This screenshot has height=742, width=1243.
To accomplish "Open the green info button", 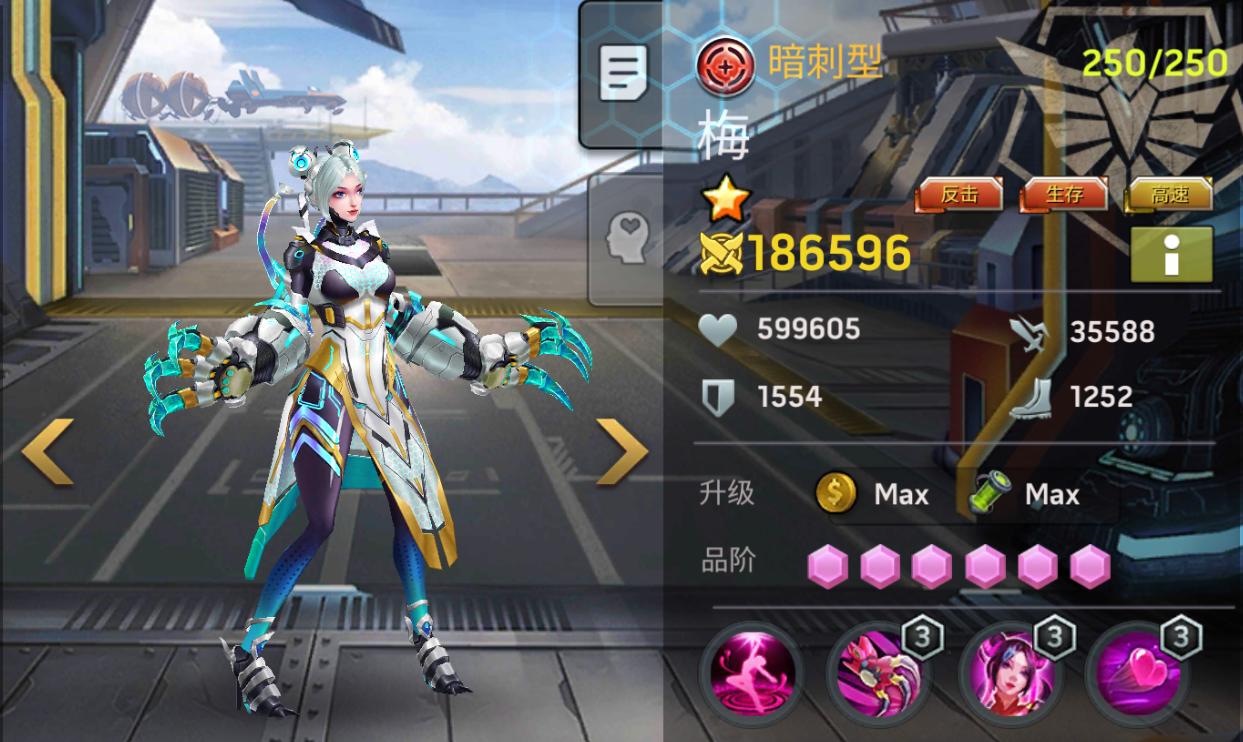I will [1171, 254].
